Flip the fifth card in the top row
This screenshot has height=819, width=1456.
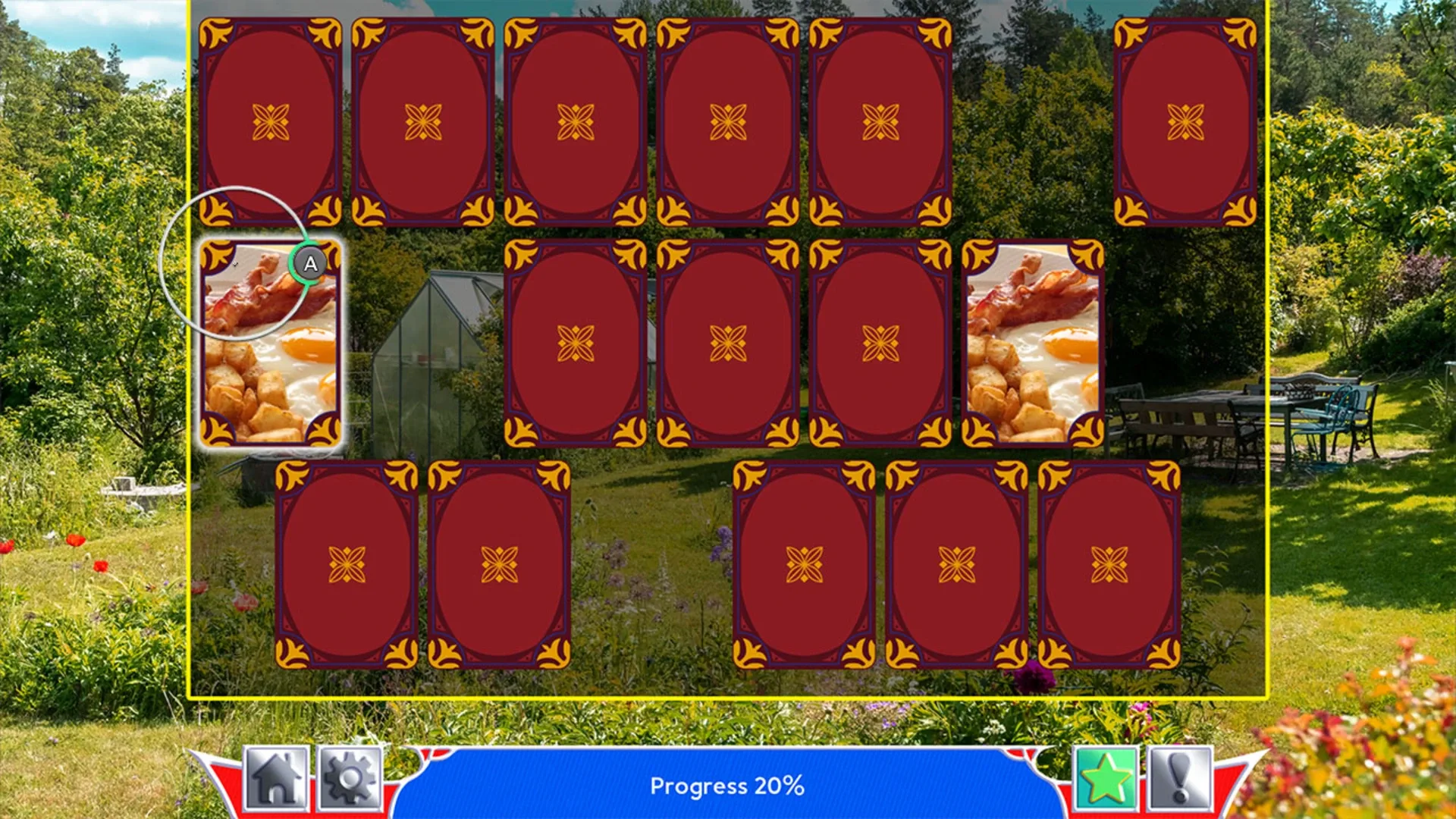tap(878, 120)
